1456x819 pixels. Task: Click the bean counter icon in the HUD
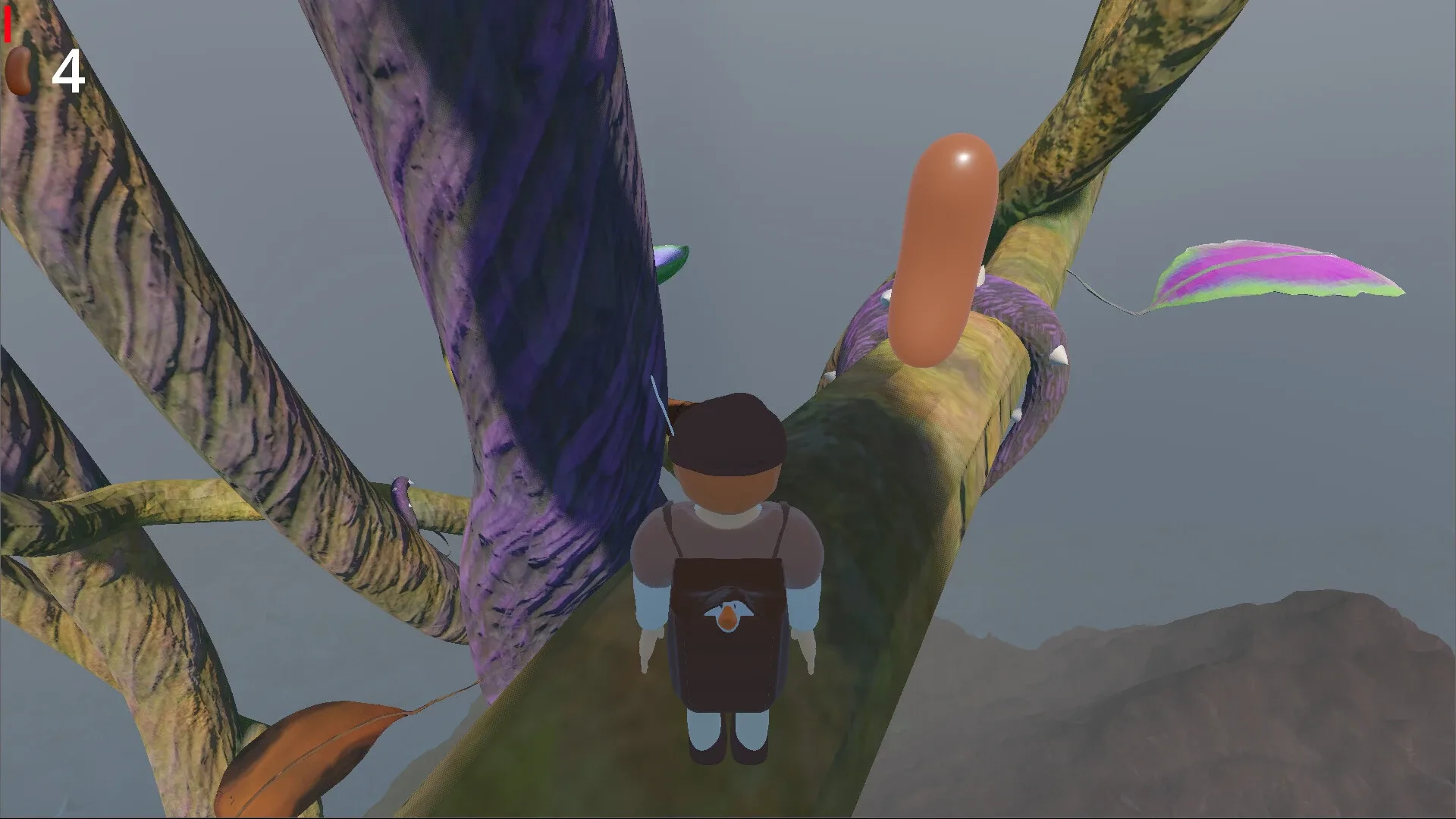pos(19,68)
